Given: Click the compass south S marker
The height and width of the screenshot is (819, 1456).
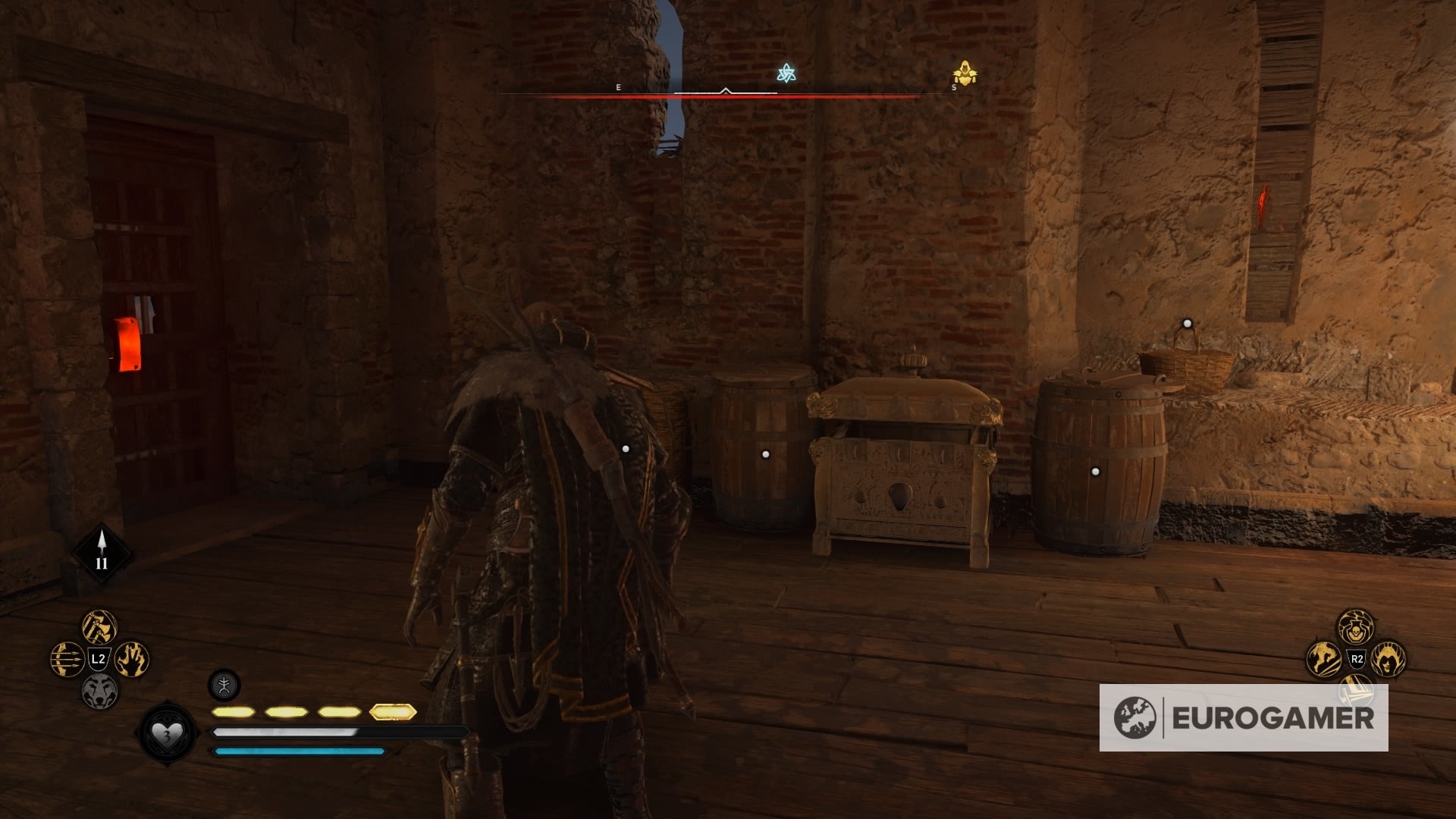Looking at the screenshot, I should 955,87.
